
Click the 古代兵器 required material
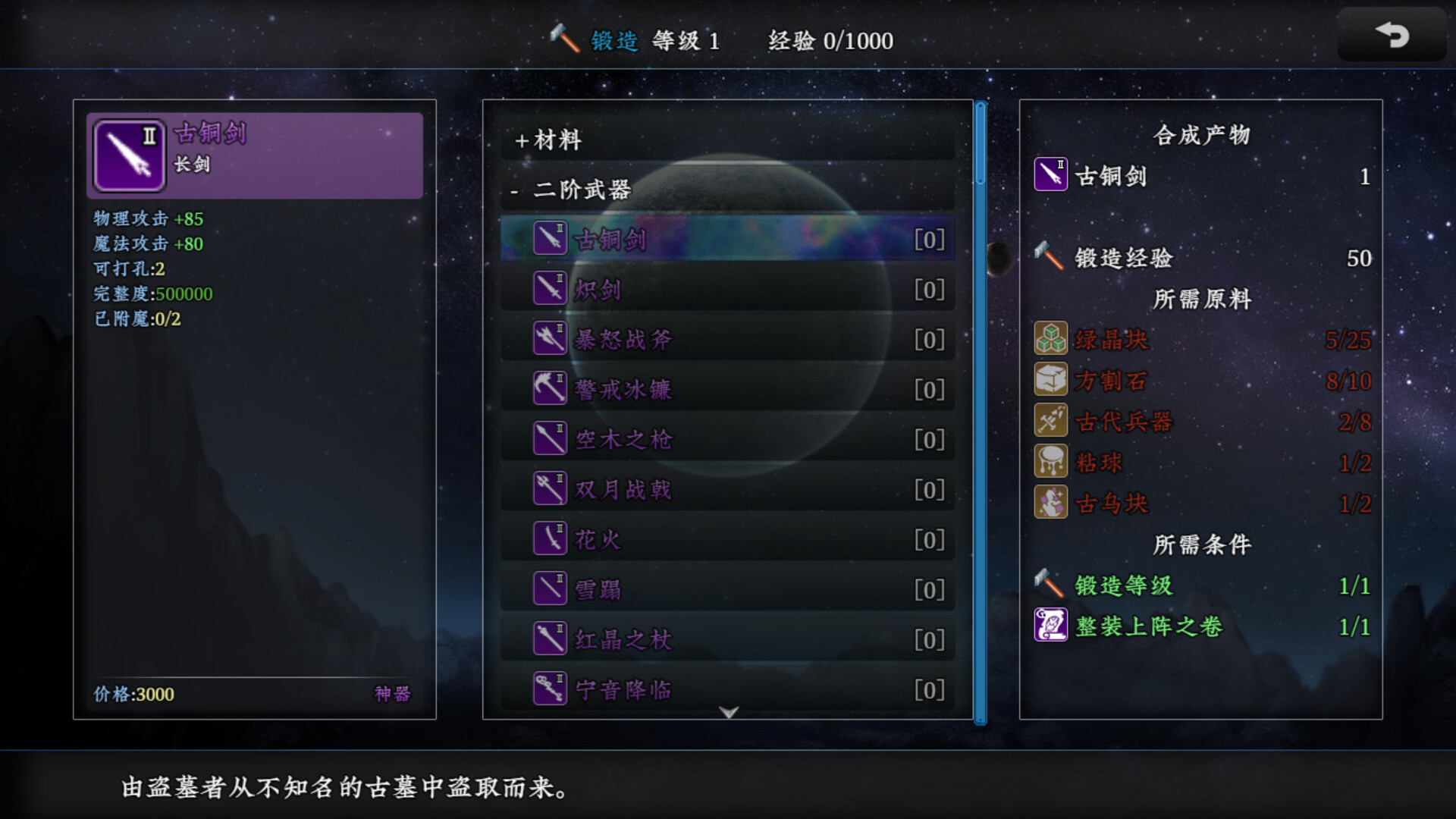[1122, 422]
